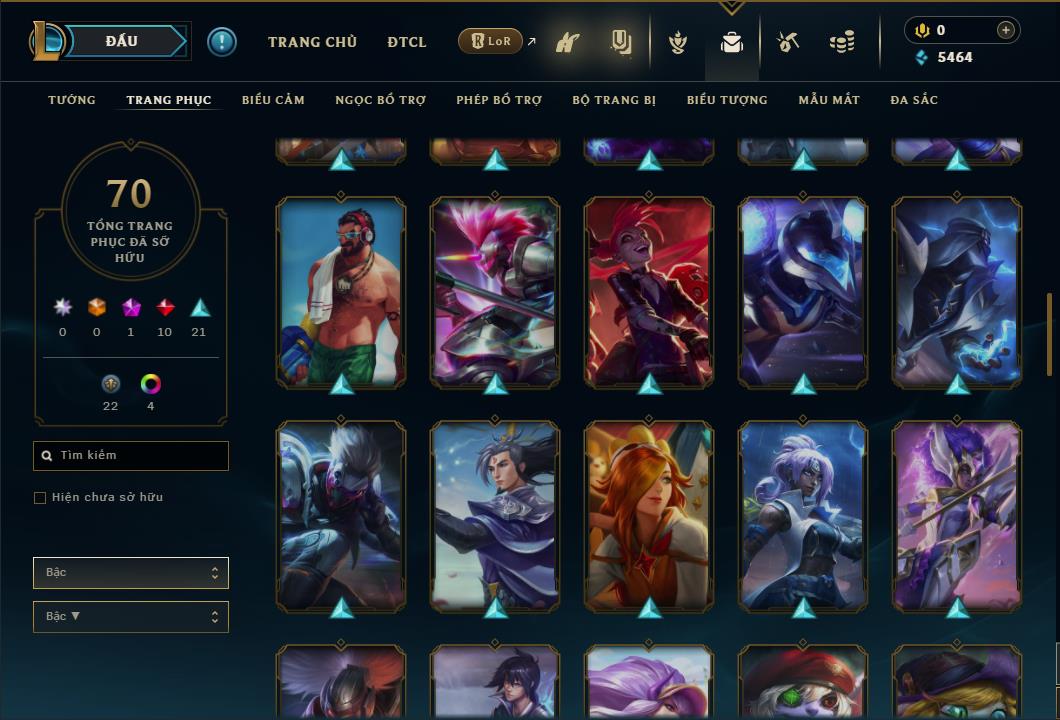The height and width of the screenshot is (720, 1060).
Task: Switch to the ĐA SẮC tab
Action: click(x=914, y=100)
